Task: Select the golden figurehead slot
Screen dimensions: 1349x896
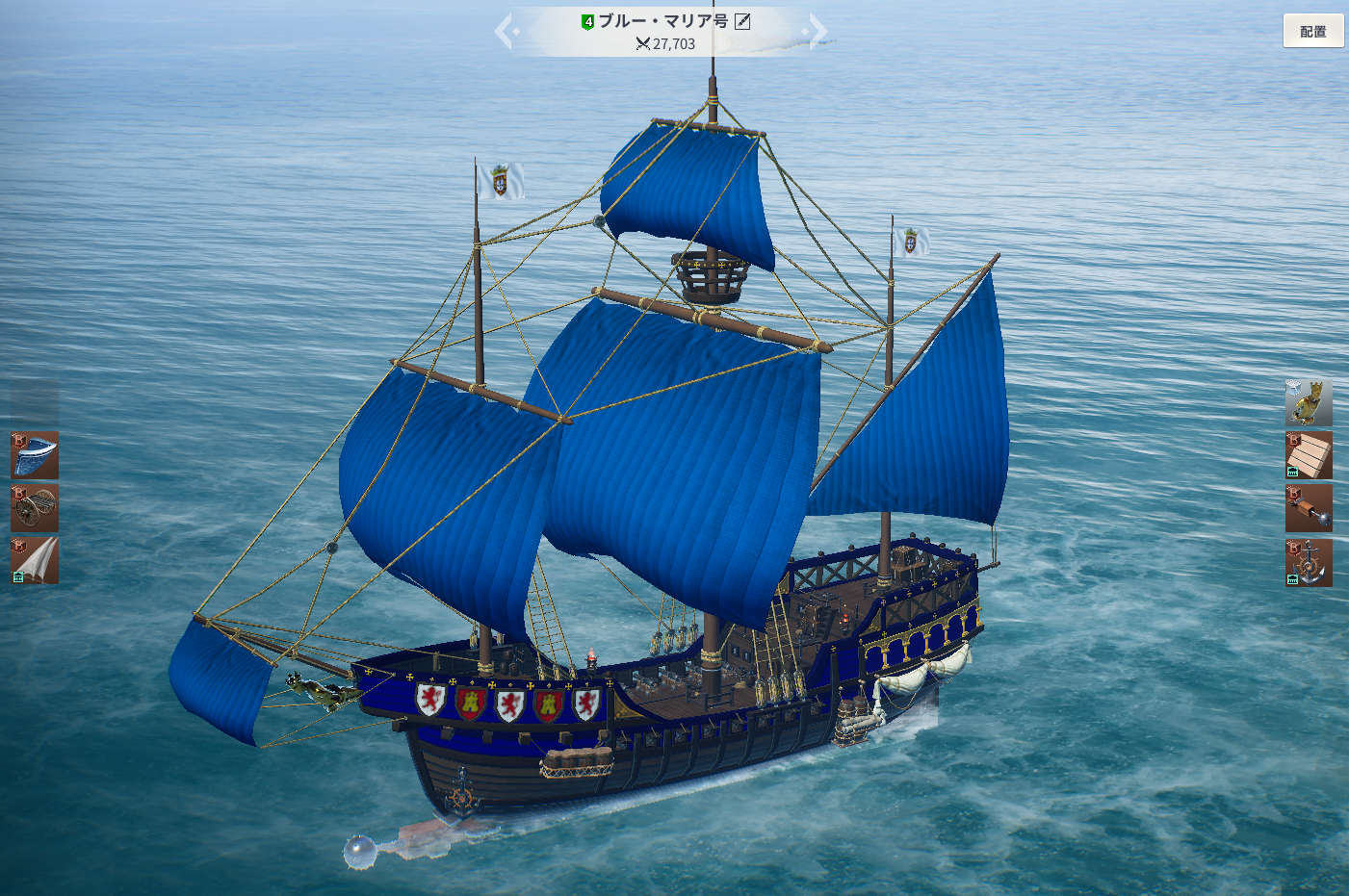Action: pyautogui.click(x=1309, y=402)
